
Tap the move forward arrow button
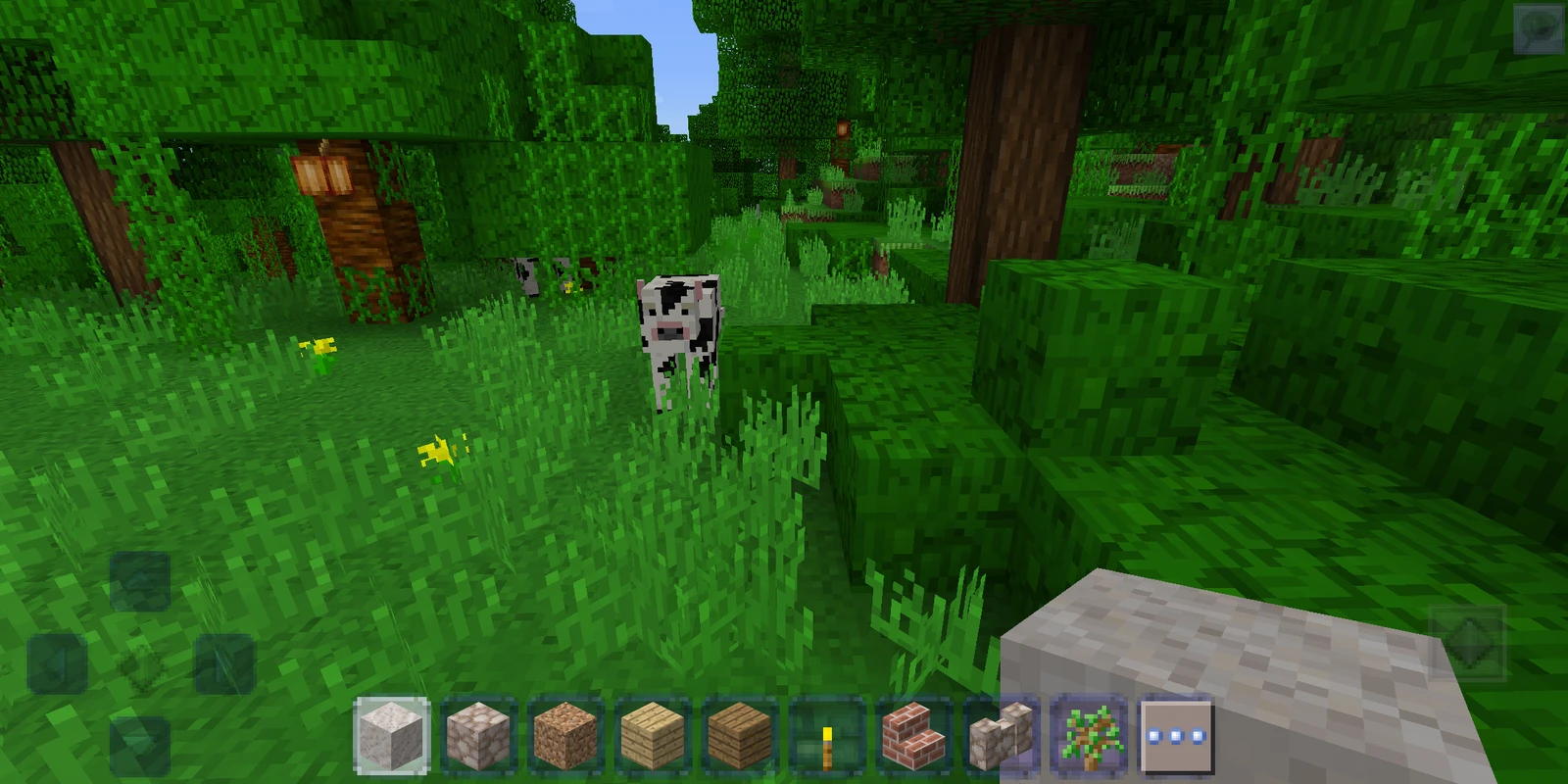click(x=141, y=582)
